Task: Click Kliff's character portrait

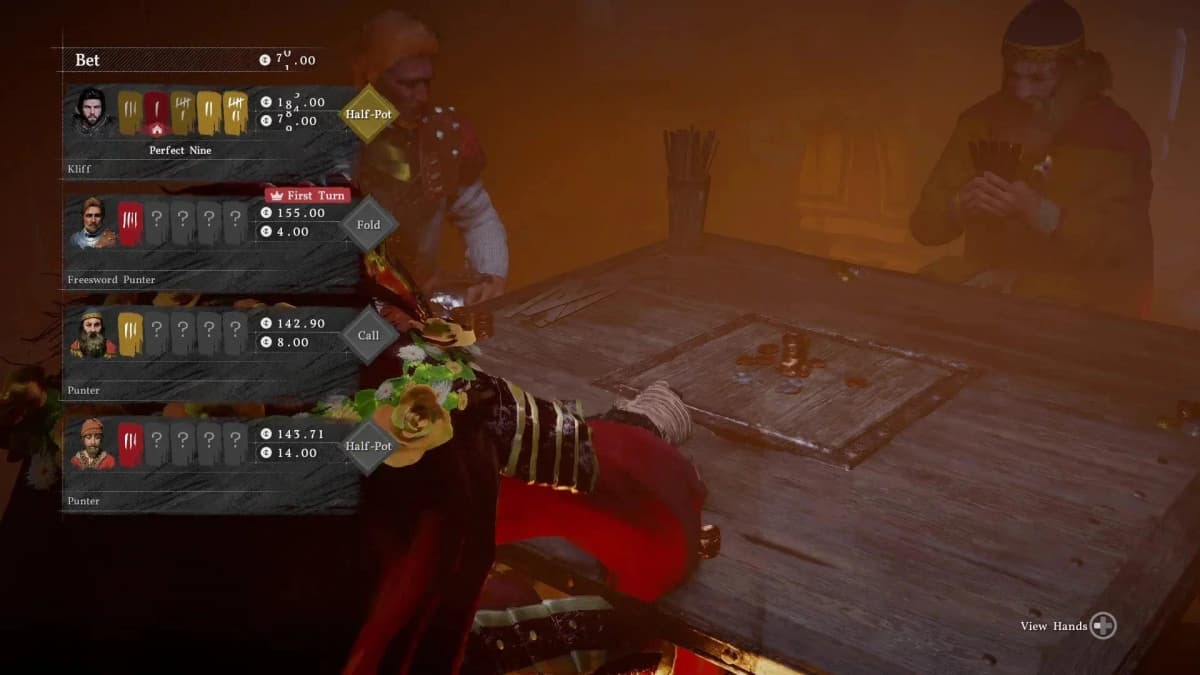Action: pyautogui.click(x=92, y=113)
